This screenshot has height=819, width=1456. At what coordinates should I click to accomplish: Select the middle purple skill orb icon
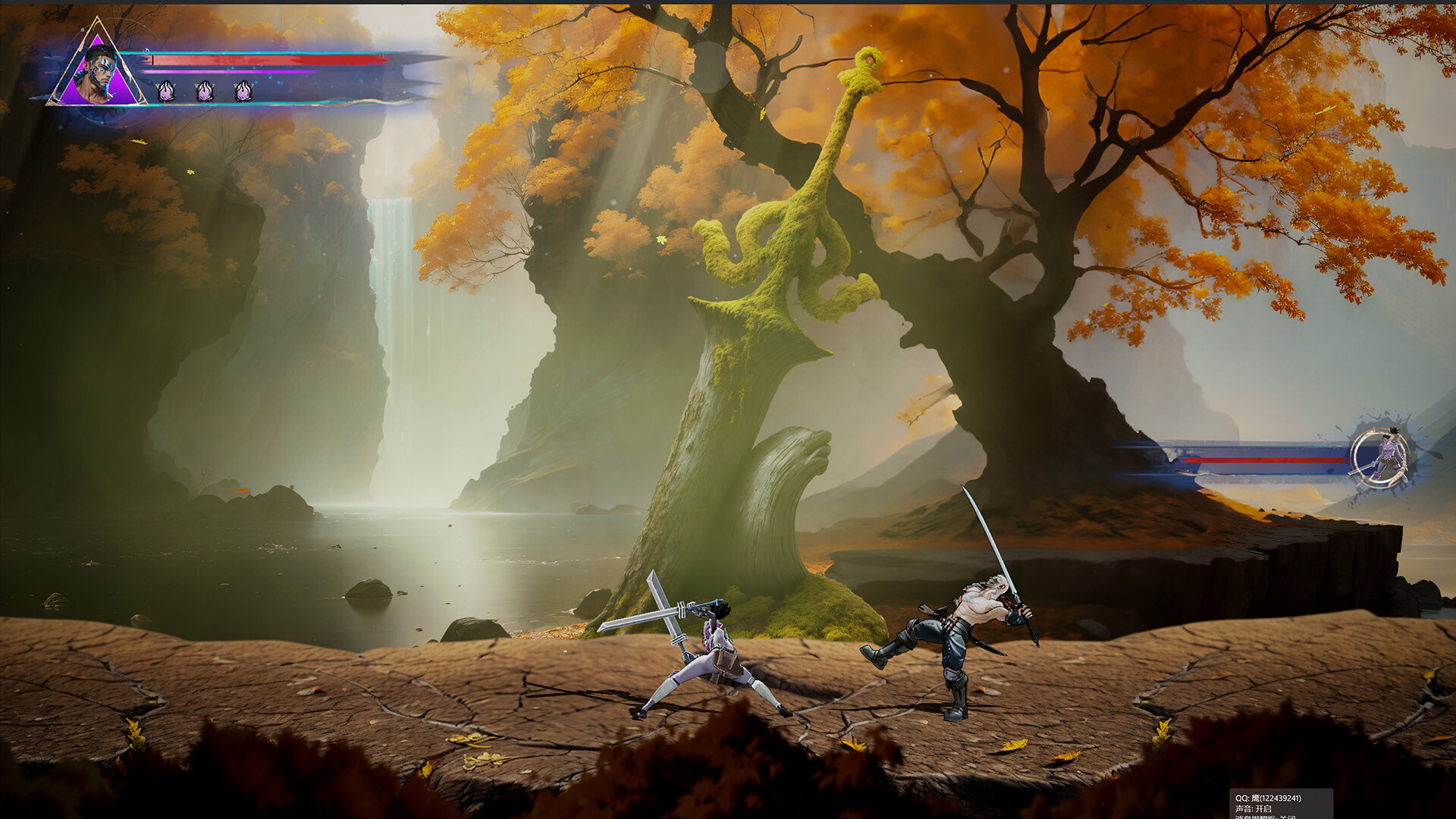(204, 92)
